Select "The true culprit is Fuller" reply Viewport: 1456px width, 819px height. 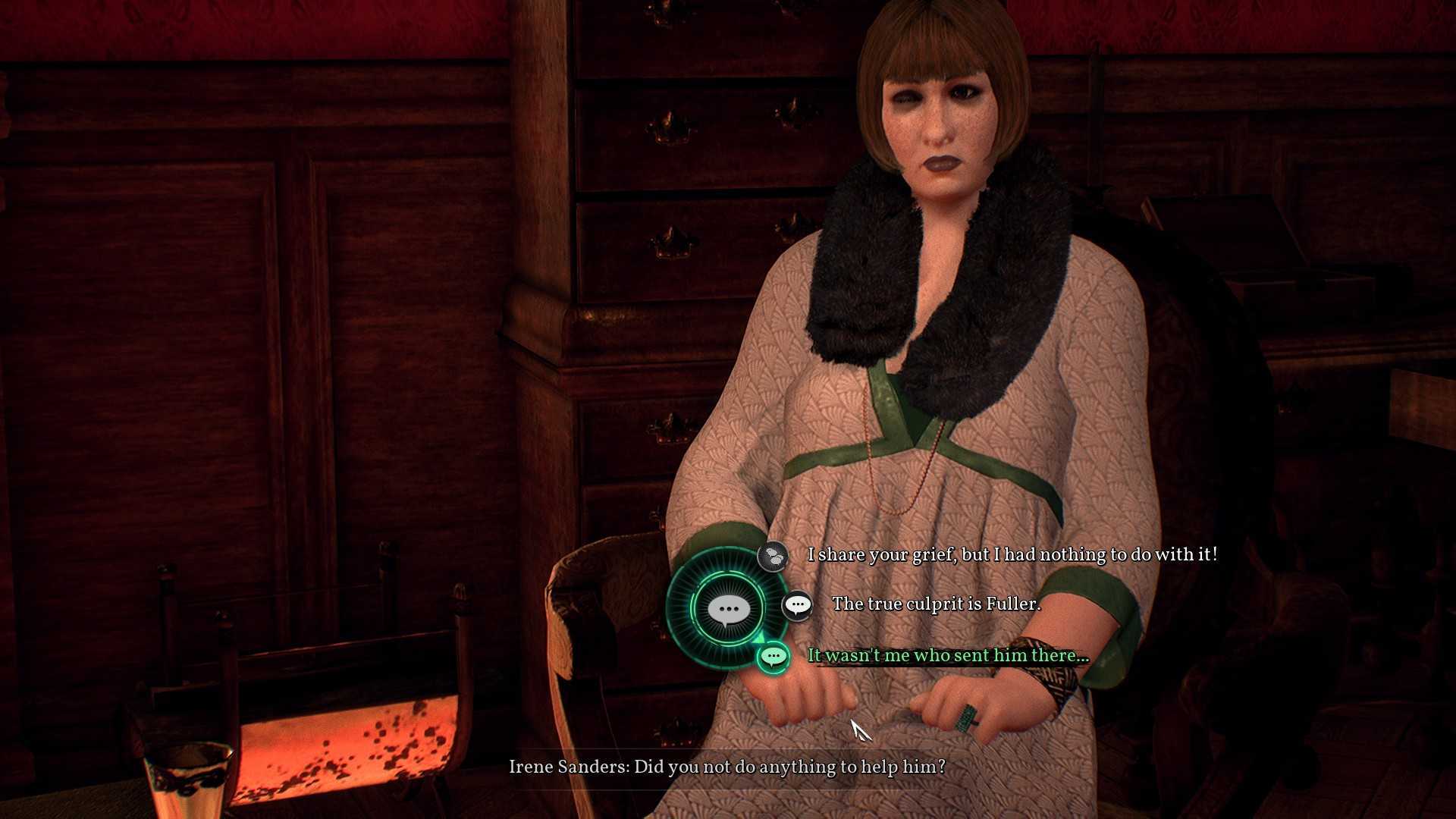936,604
